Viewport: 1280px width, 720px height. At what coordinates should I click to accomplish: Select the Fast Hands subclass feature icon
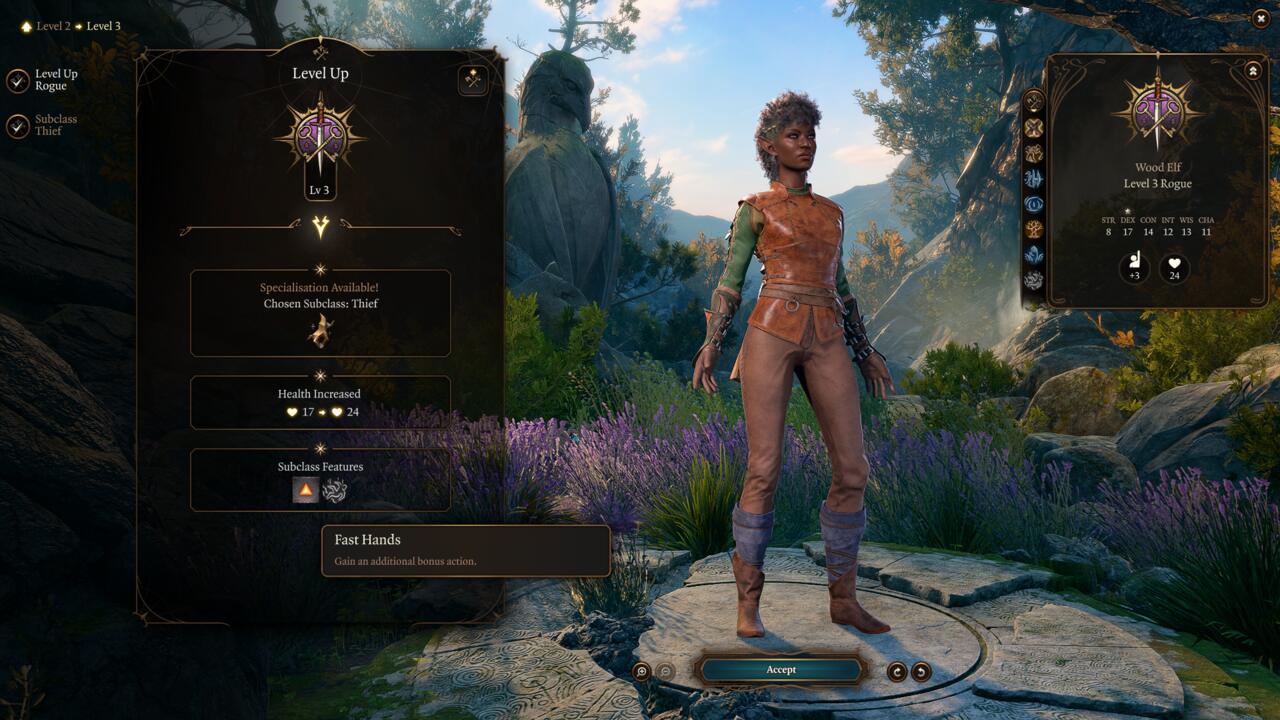point(305,489)
